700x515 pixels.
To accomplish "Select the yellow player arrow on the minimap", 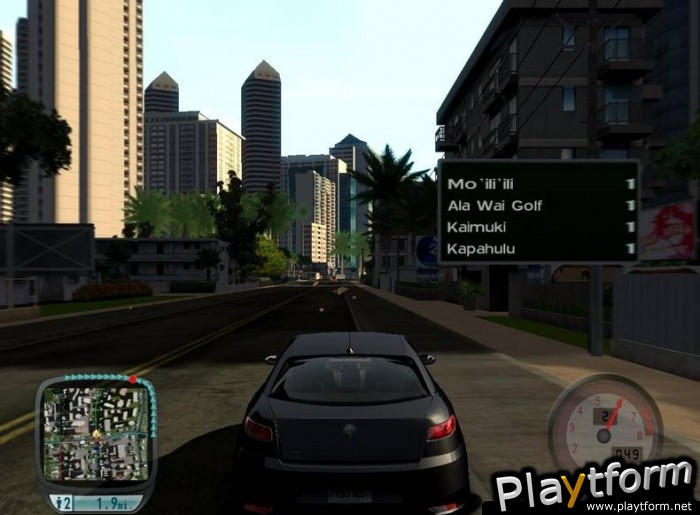I will [x=96, y=434].
